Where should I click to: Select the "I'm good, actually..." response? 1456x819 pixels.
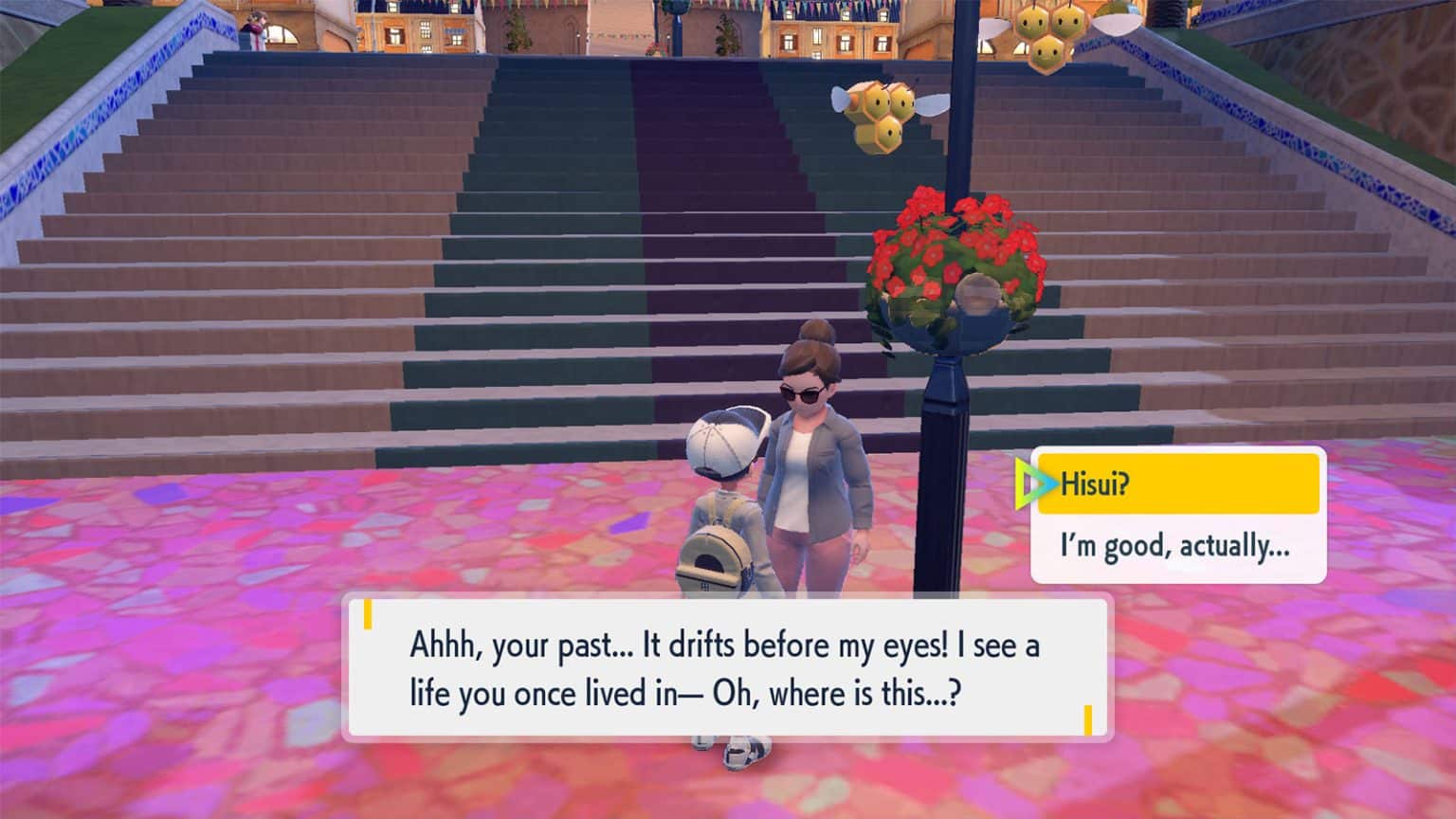click(x=1175, y=546)
